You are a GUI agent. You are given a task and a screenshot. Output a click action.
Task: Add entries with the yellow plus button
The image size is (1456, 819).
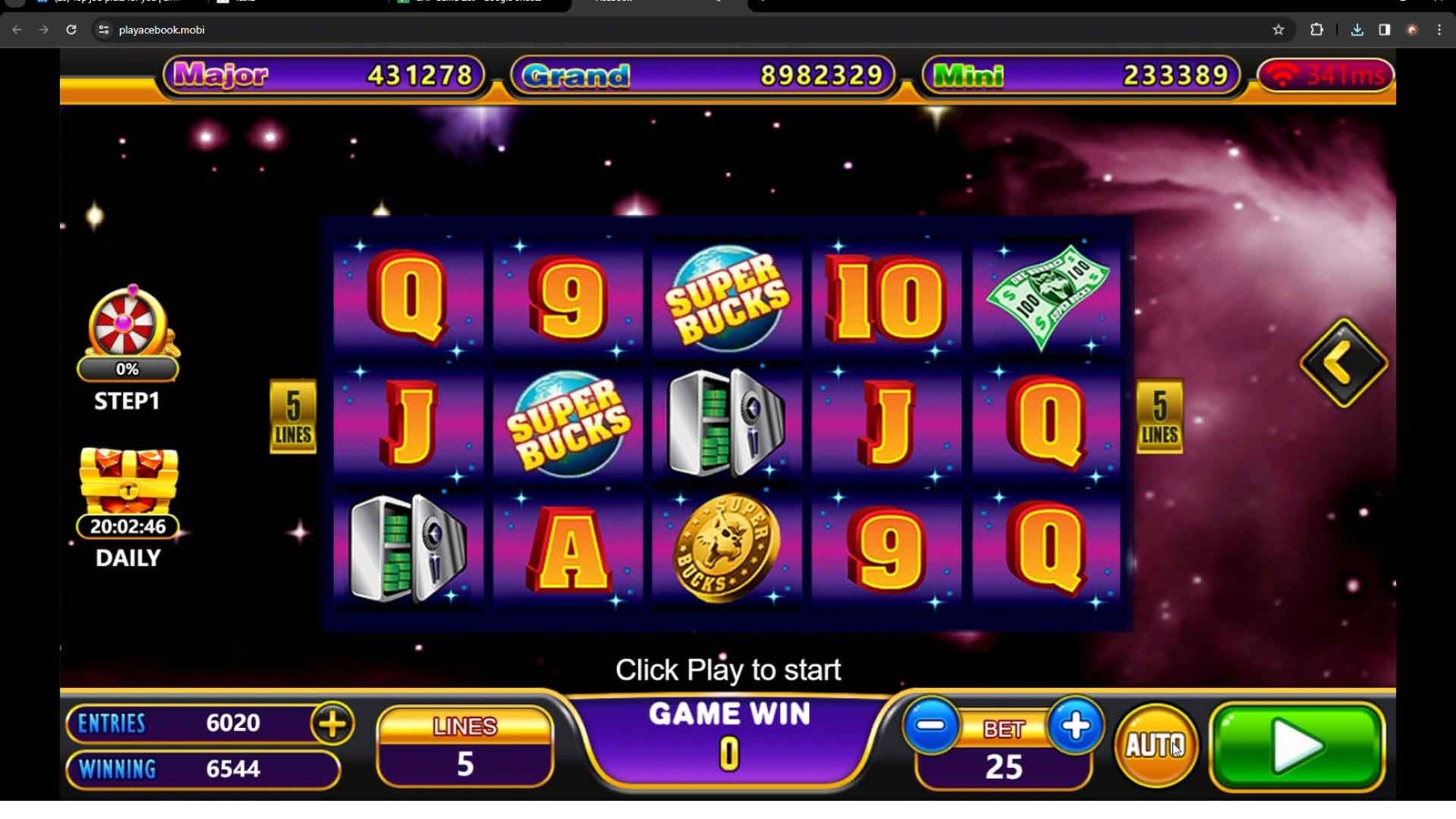click(332, 724)
